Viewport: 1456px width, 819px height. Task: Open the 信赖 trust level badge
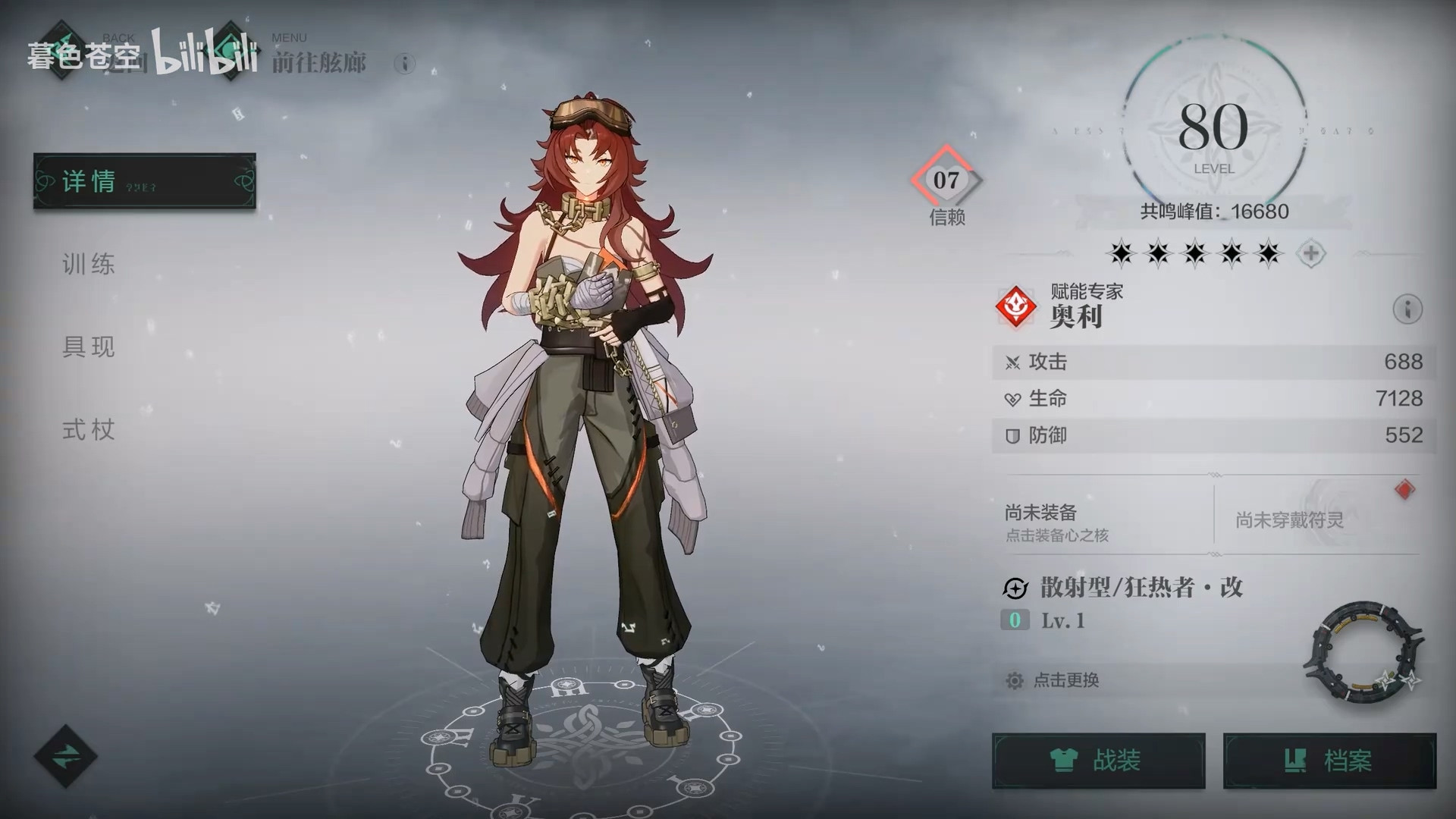tap(946, 182)
